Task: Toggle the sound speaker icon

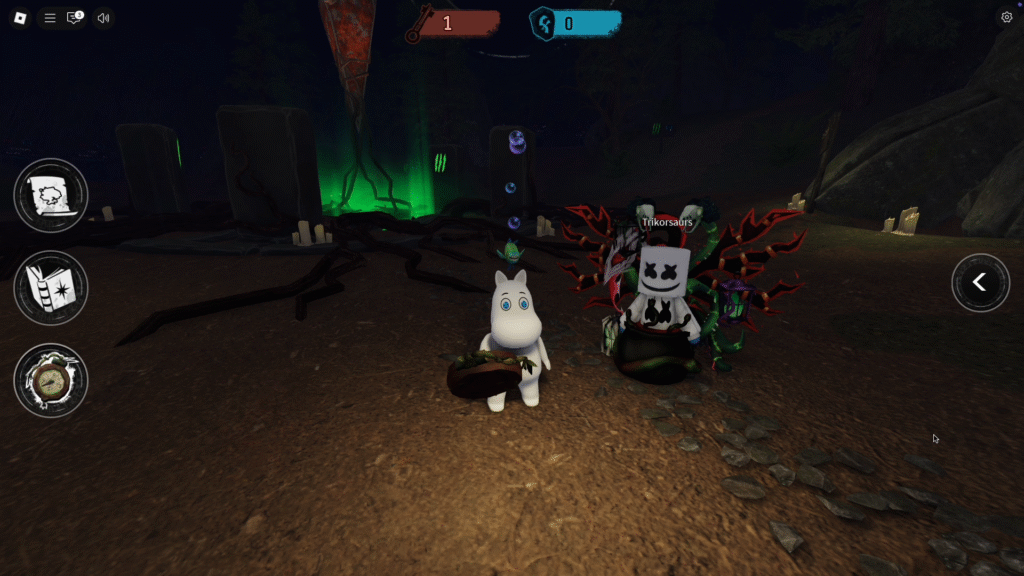Action: click(103, 18)
